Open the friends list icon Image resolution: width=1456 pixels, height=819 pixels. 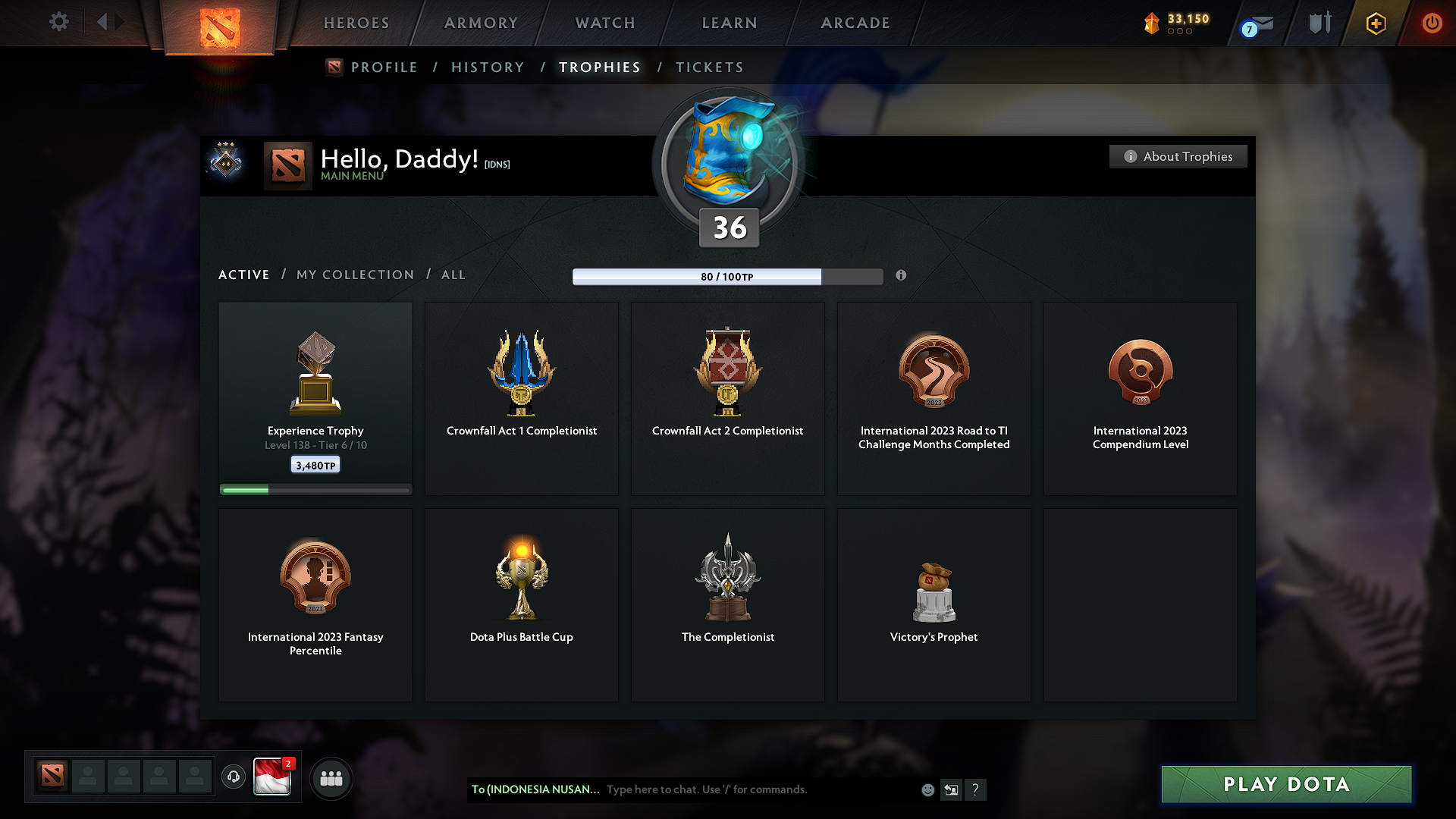331,777
